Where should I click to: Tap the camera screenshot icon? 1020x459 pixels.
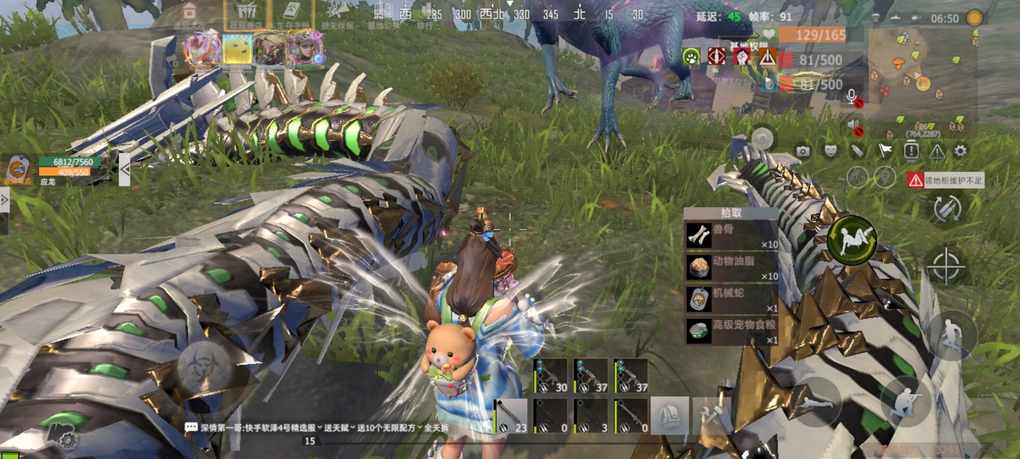(x=802, y=151)
